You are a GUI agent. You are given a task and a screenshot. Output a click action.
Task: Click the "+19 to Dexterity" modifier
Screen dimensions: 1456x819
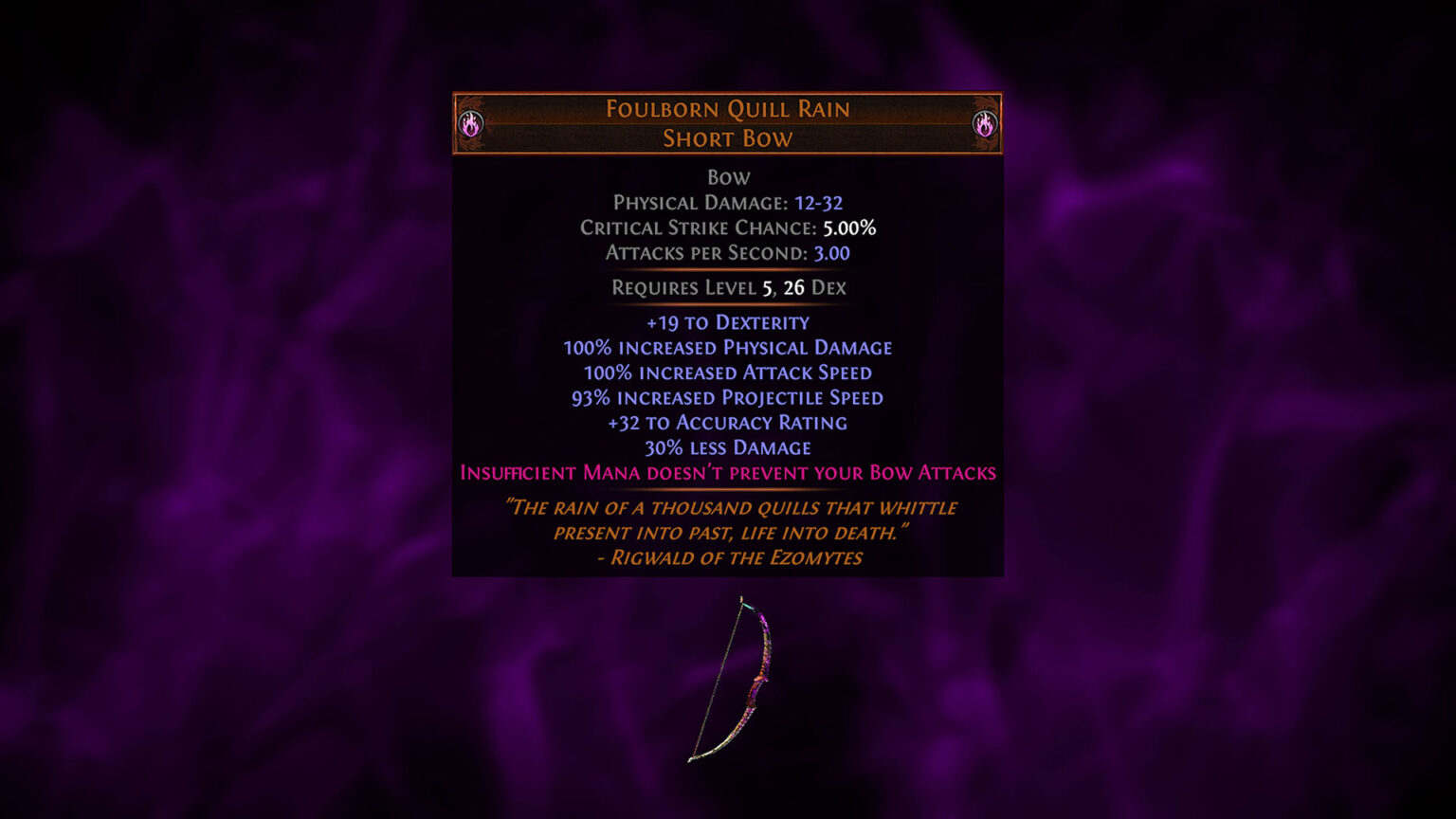point(728,322)
